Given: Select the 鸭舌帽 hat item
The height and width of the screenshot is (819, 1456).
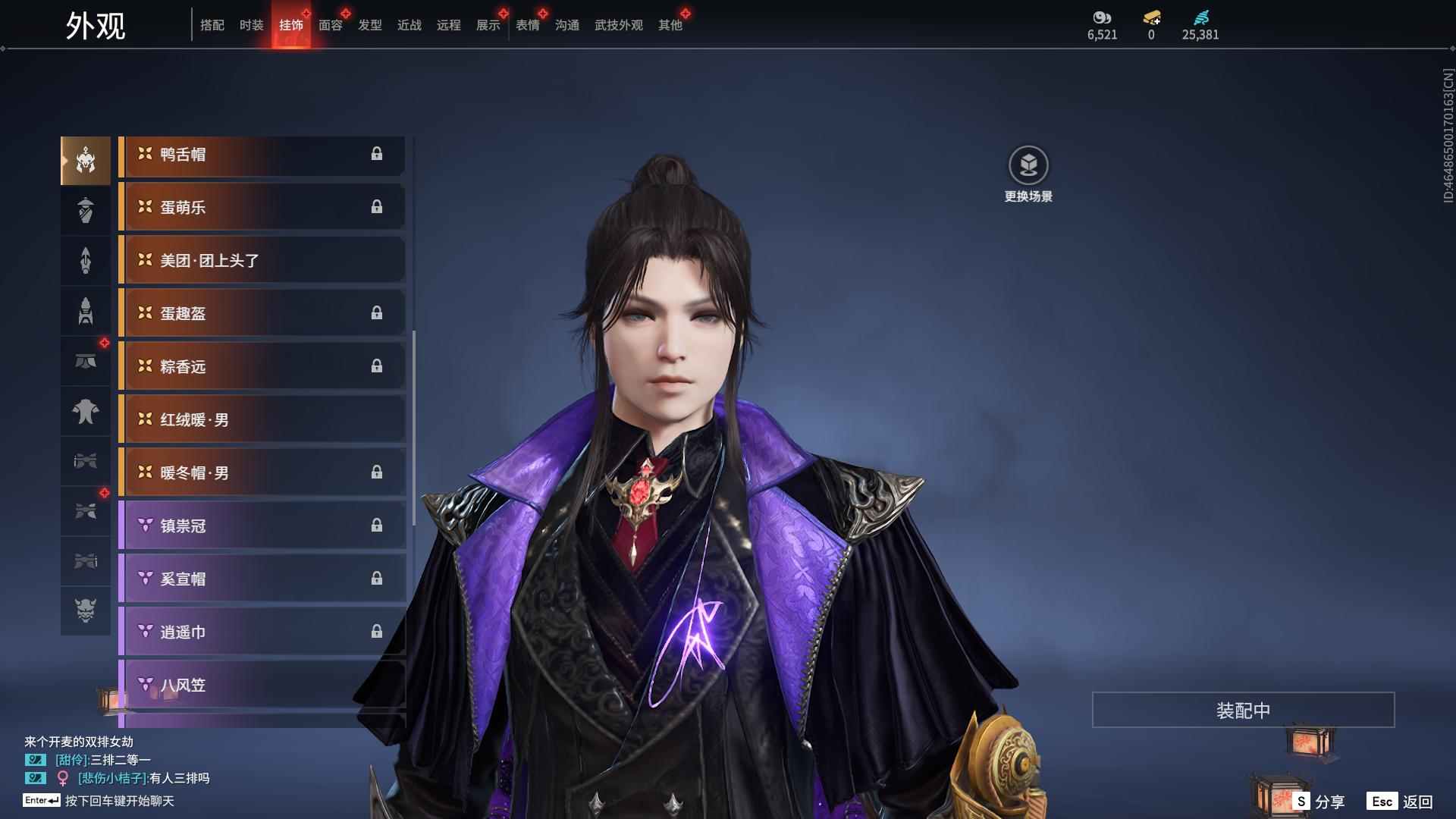Looking at the screenshot, I should pyautogui.click(x=262, y=155).
